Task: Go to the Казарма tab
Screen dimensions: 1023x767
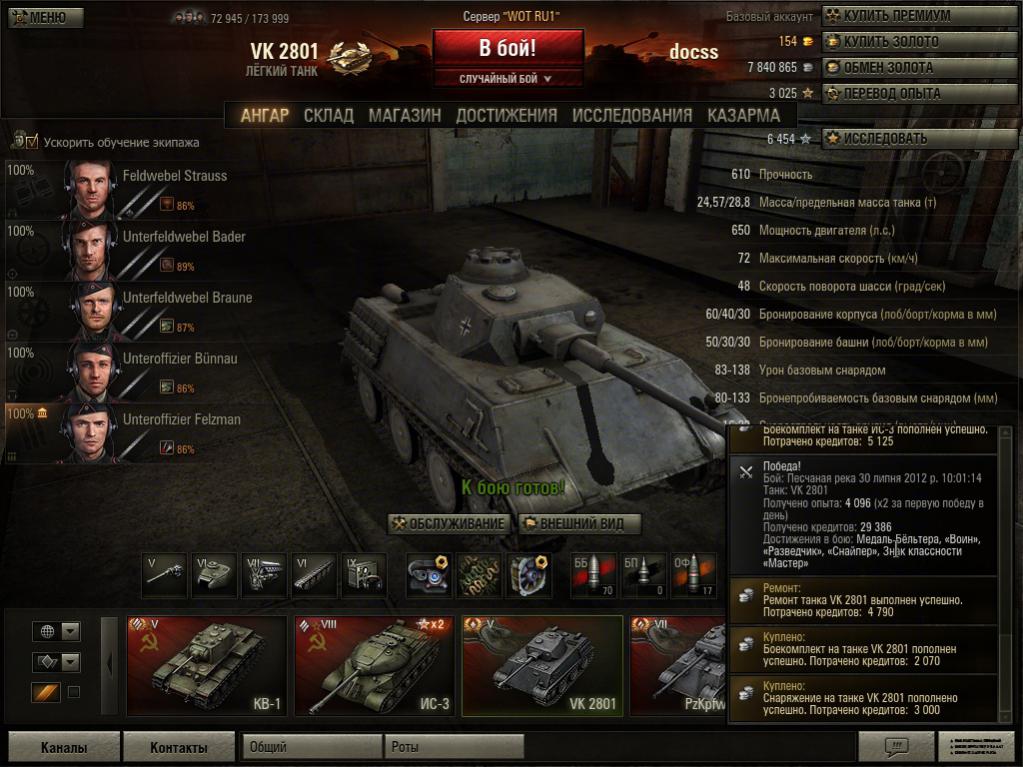Action: (x=743, y=115)
